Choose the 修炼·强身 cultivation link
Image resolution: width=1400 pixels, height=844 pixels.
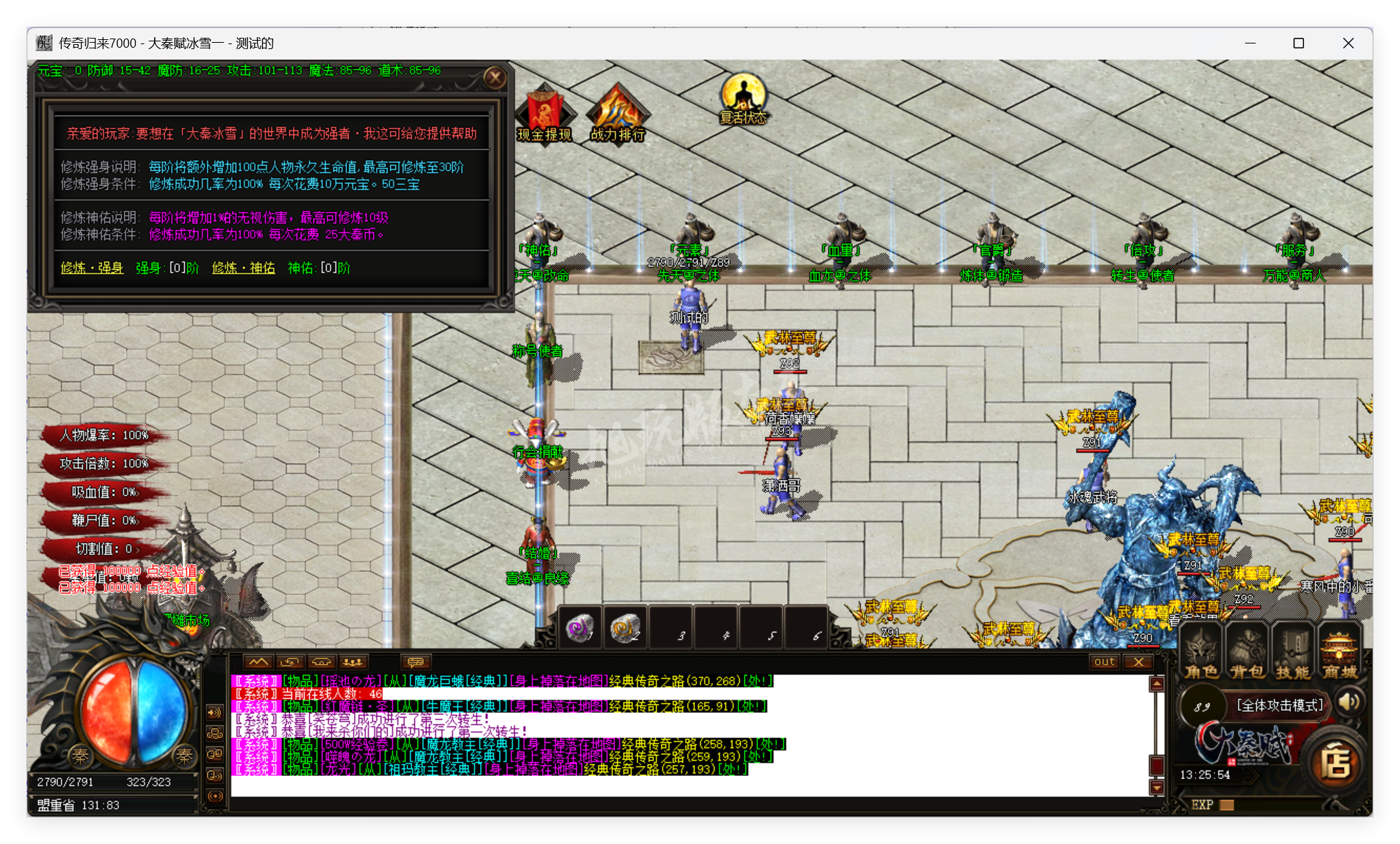pos(92,268)
